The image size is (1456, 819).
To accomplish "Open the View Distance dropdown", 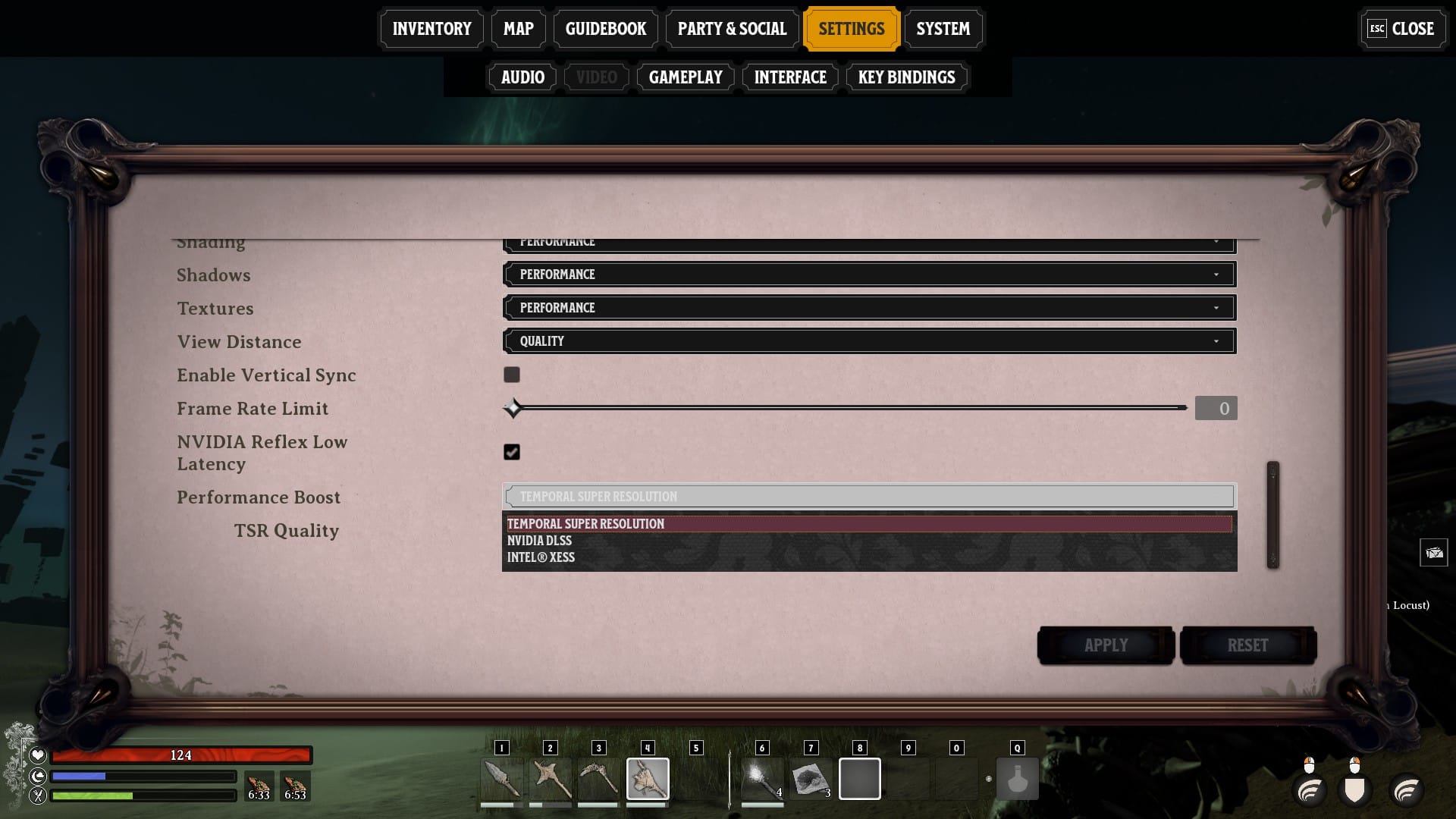I will click(x=868, y=340).
